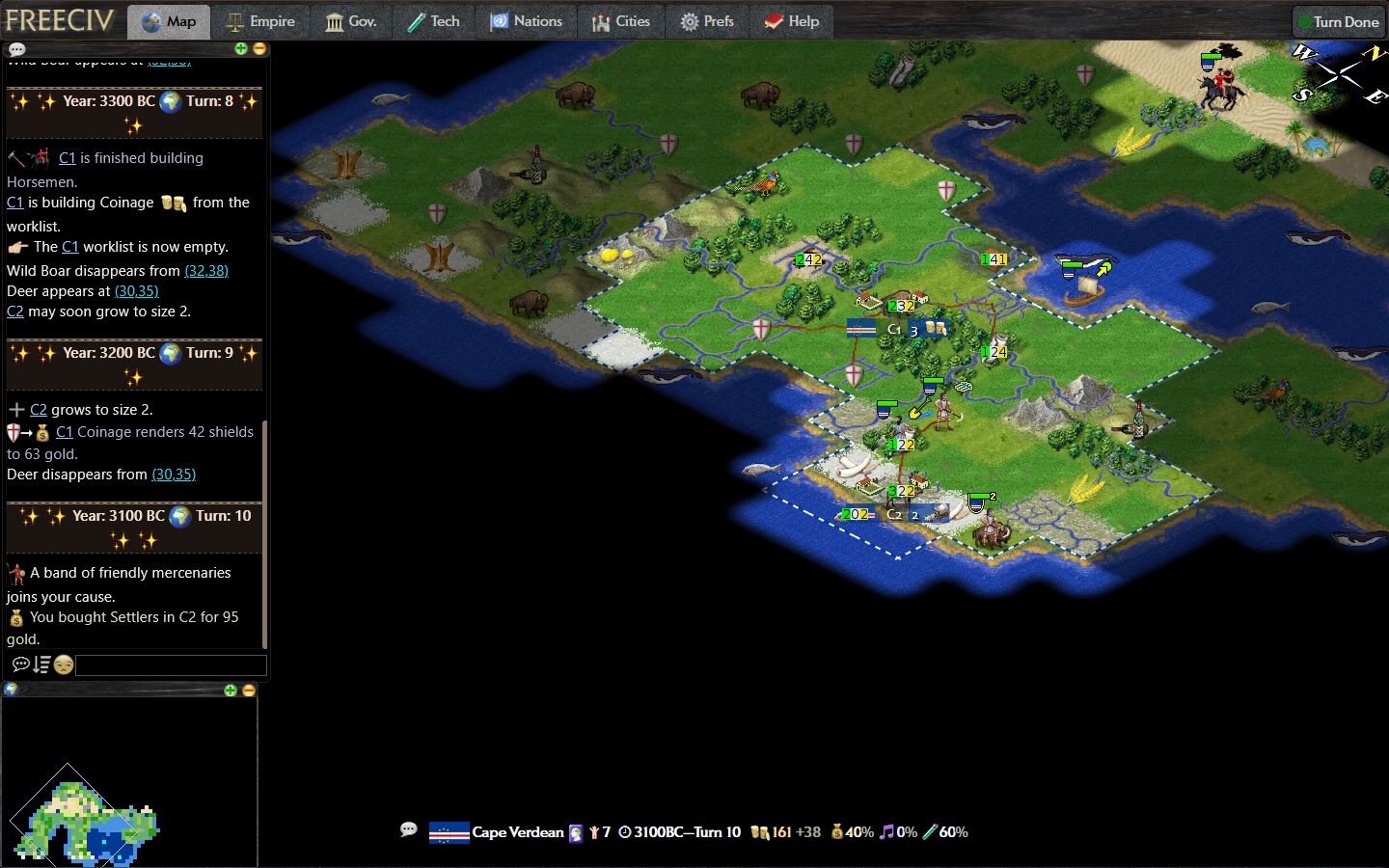The width and height of the screenshot is (1389, 868).
Task: Minimize the chat log panel
Action: (x=259, y=48)
